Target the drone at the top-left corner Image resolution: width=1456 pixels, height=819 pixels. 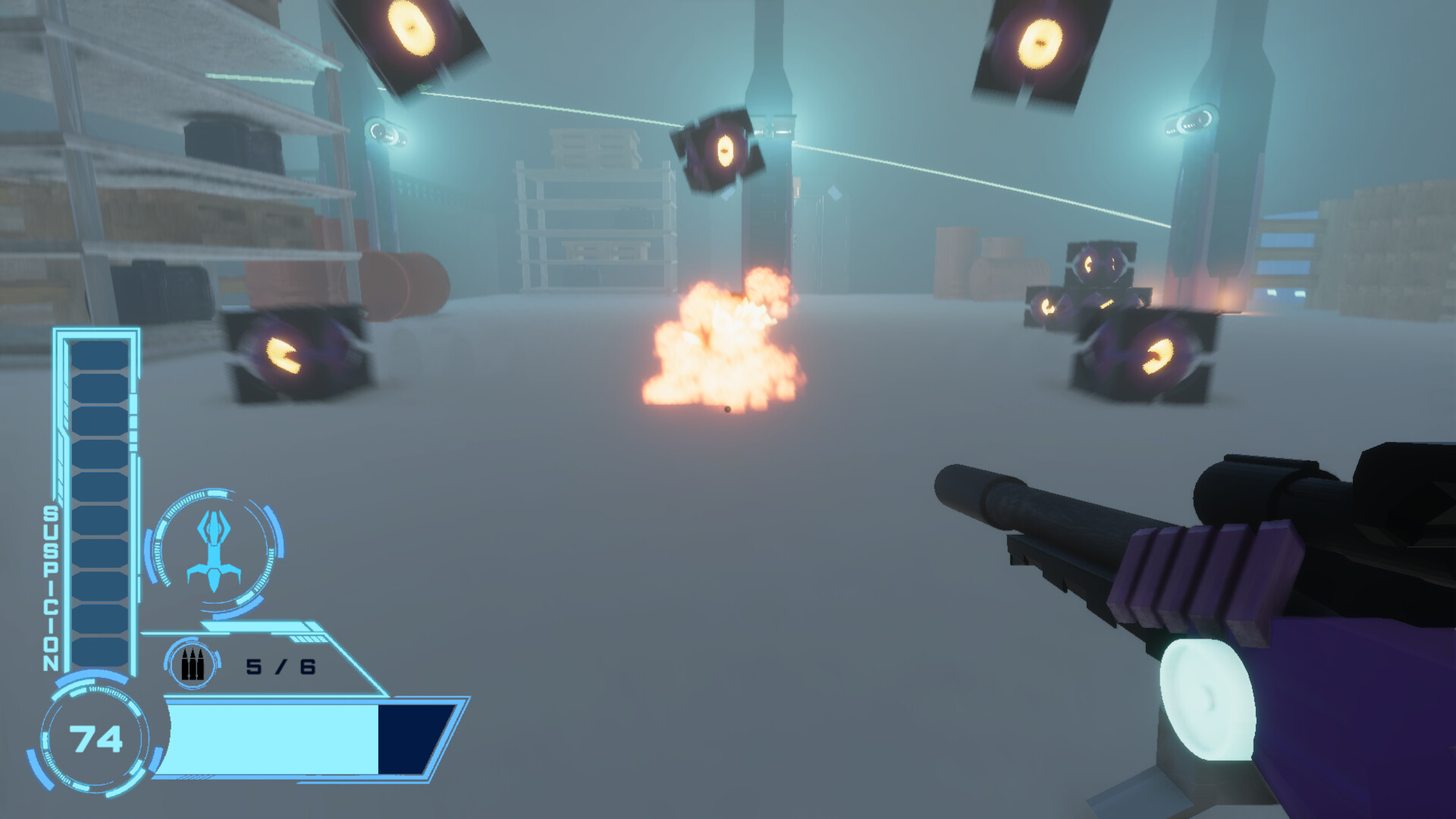coord(409,34)
